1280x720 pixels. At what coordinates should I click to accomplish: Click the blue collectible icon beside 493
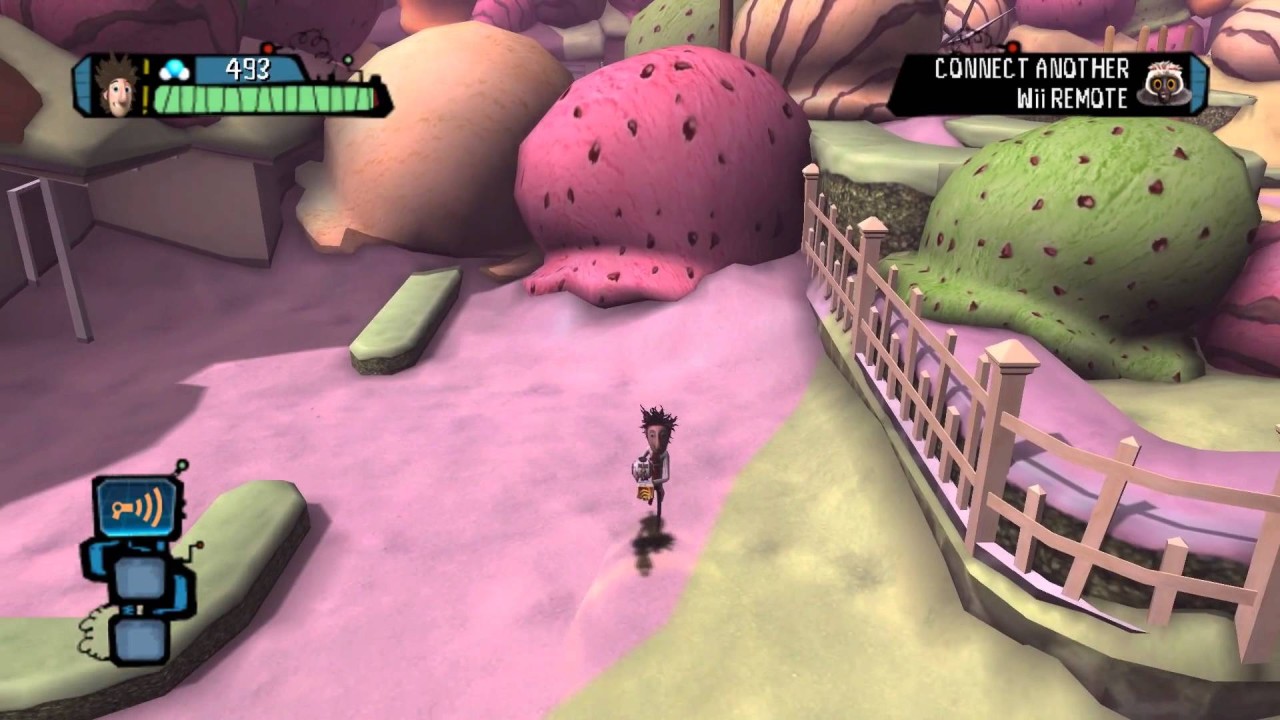coord(174,70)
